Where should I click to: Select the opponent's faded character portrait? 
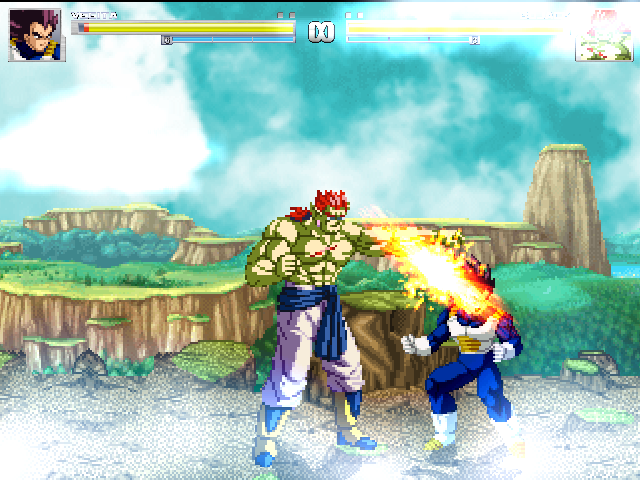click(x=602, y=37)
